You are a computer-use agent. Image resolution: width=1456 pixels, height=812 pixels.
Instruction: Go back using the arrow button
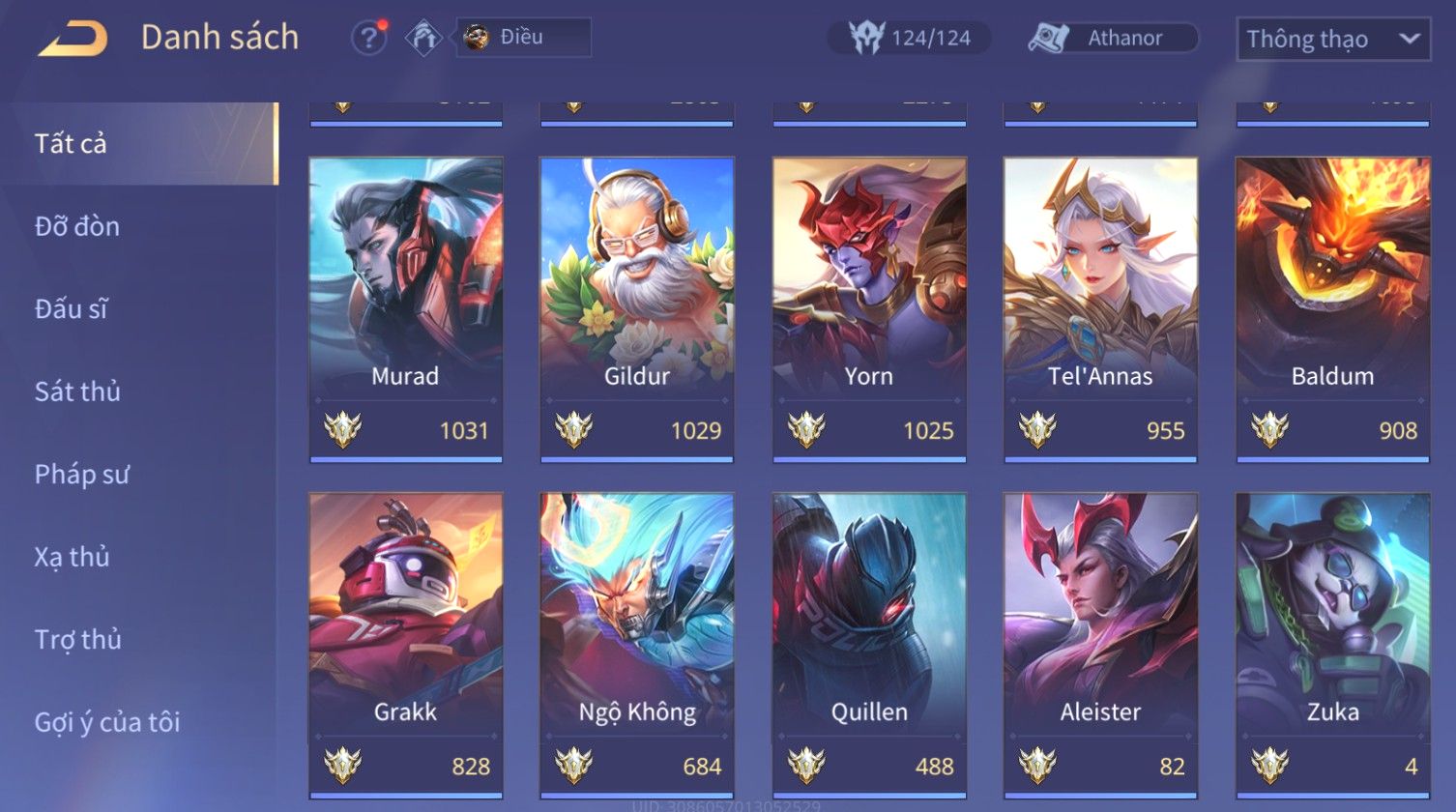click(x=73, y=39)
